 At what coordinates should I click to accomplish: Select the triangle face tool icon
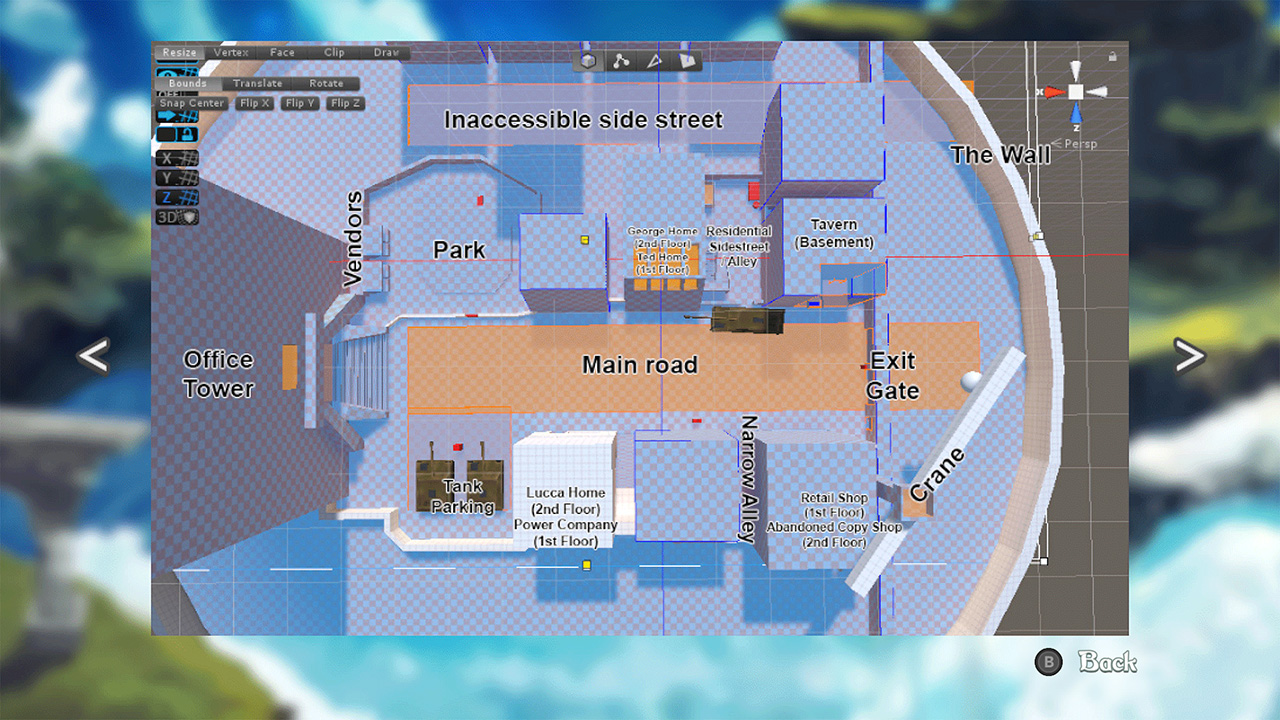pos(655,61)
